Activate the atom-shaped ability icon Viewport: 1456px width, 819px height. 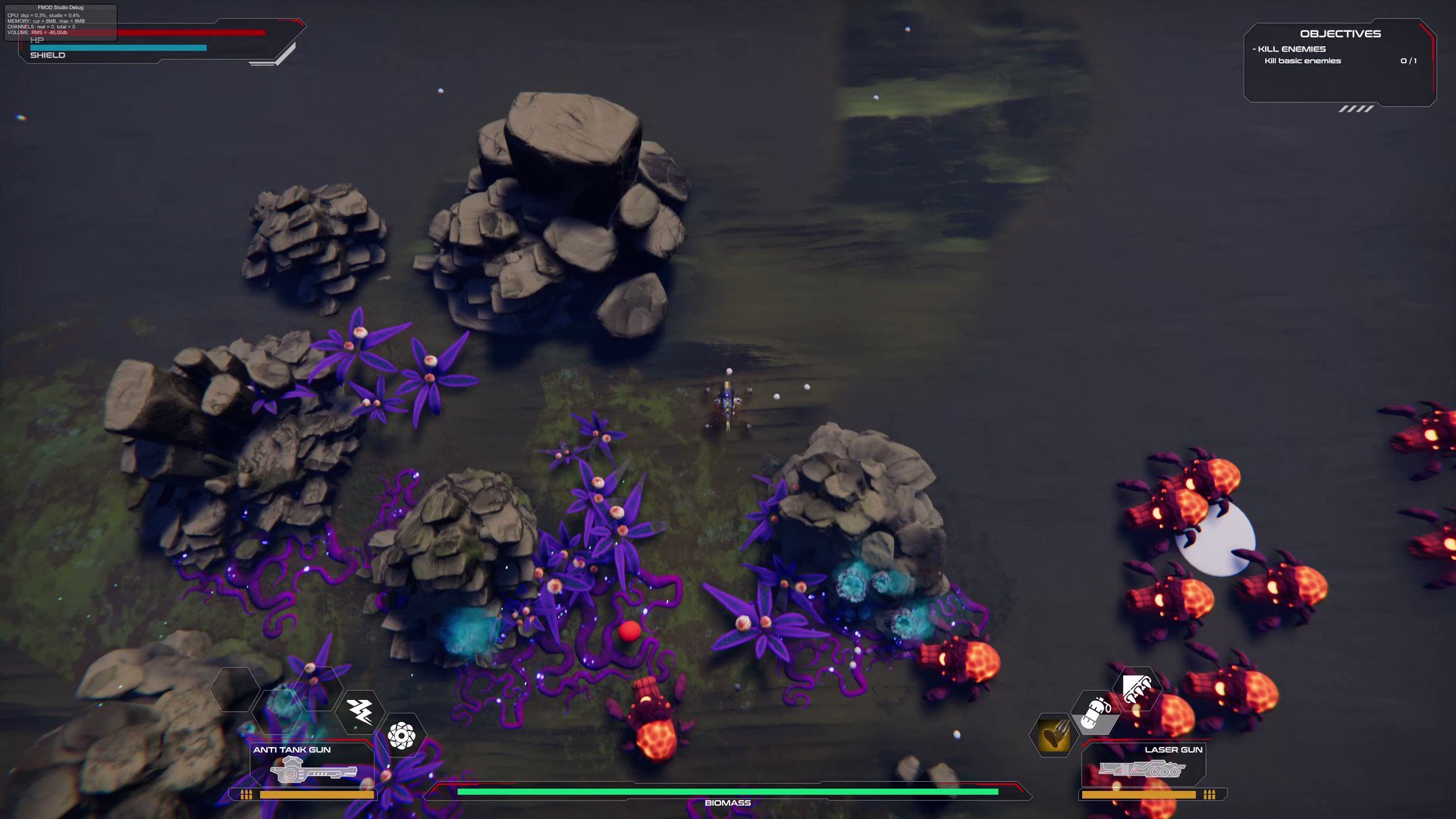(x=402, y=735)
